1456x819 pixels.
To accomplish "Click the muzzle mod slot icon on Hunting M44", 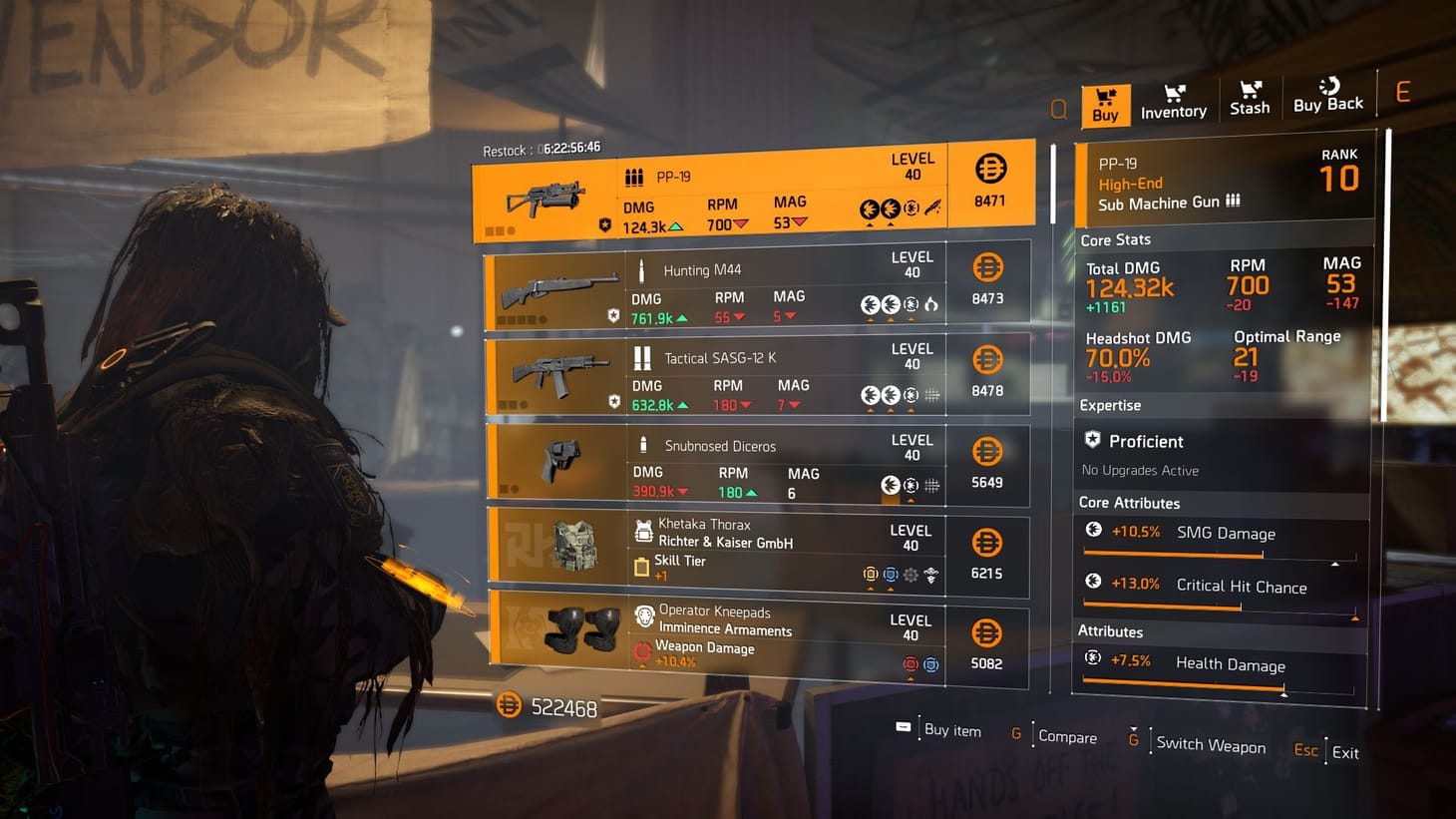I will click(932, 306).
